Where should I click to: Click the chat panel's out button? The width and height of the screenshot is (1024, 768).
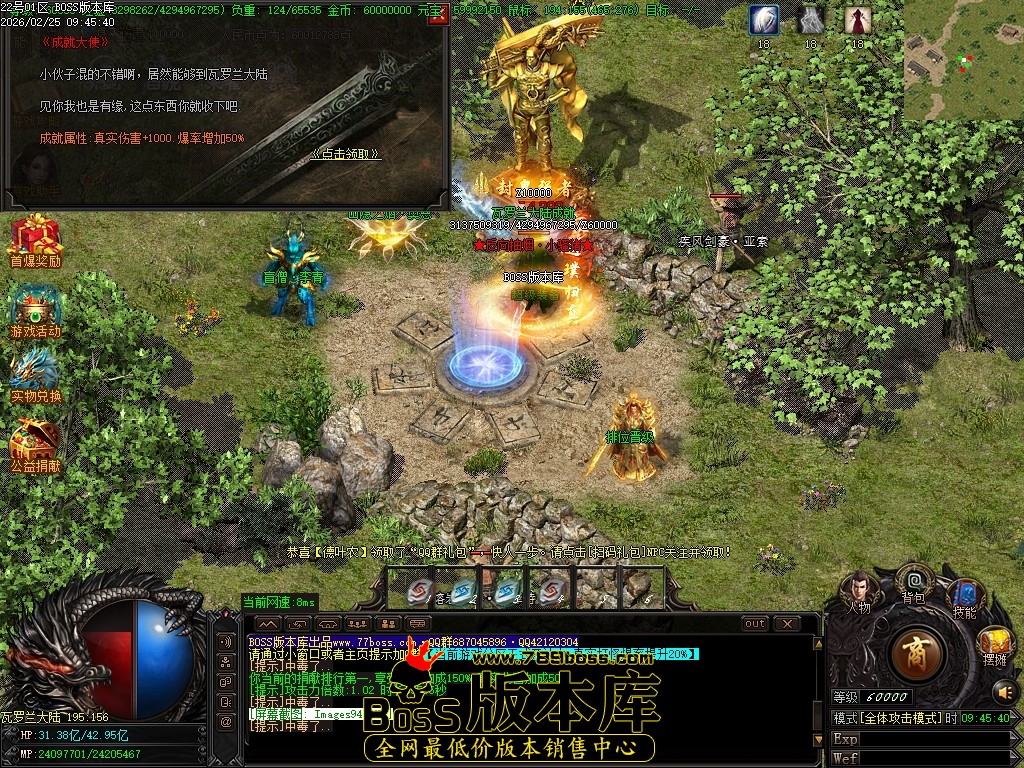click(755, 623)
